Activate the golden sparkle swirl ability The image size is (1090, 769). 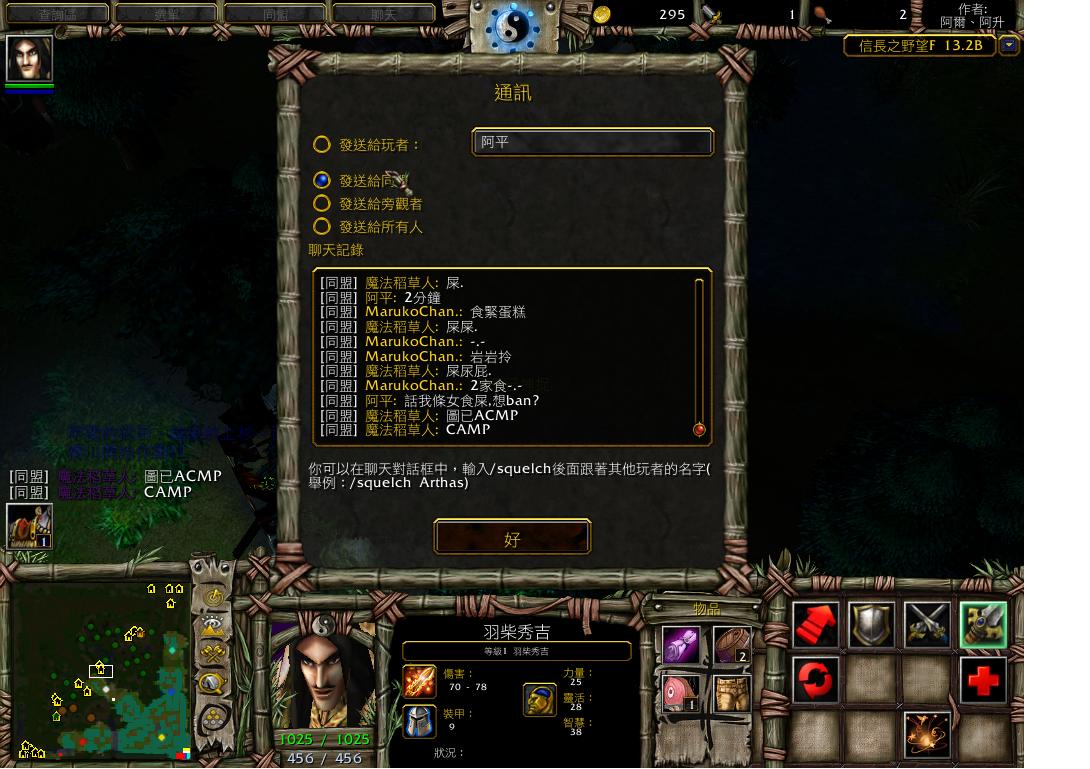(x=927, y=735)
